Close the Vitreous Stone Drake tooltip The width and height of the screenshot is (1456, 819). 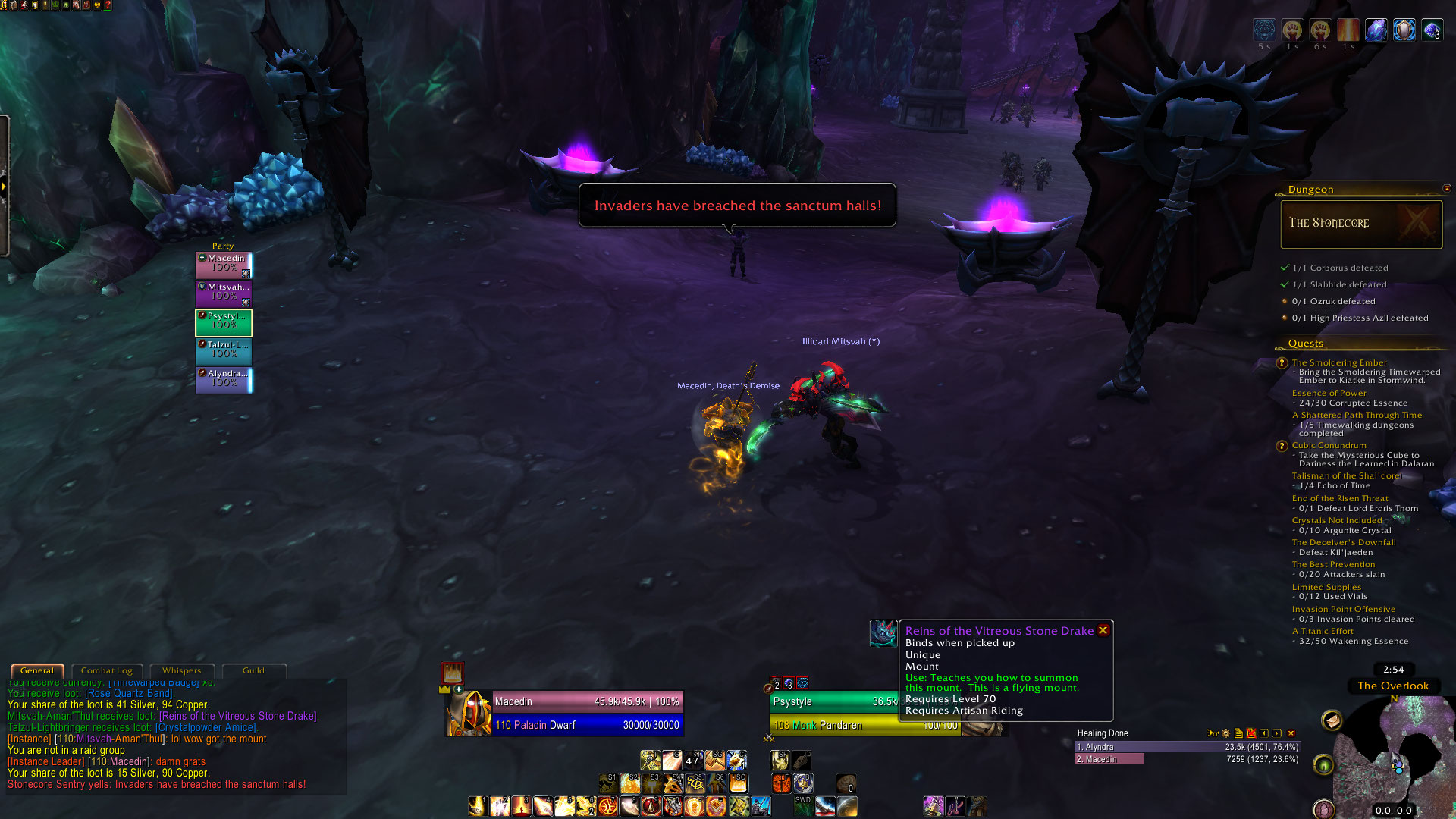click(x=1103, y=630)
